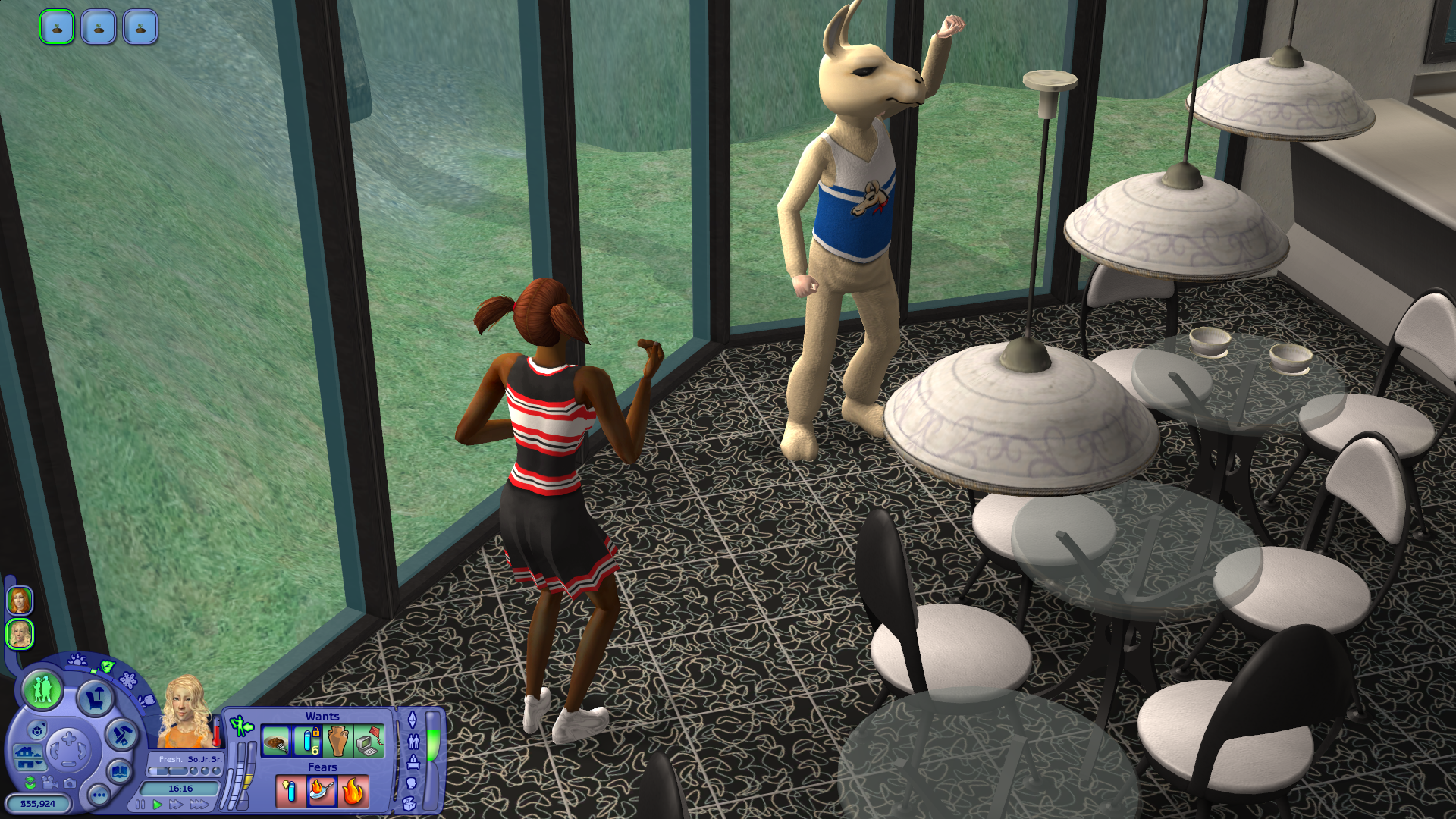1456x819 pixels.
Task: Open the options menu with three dots
Action: click(x=99, y=795)
